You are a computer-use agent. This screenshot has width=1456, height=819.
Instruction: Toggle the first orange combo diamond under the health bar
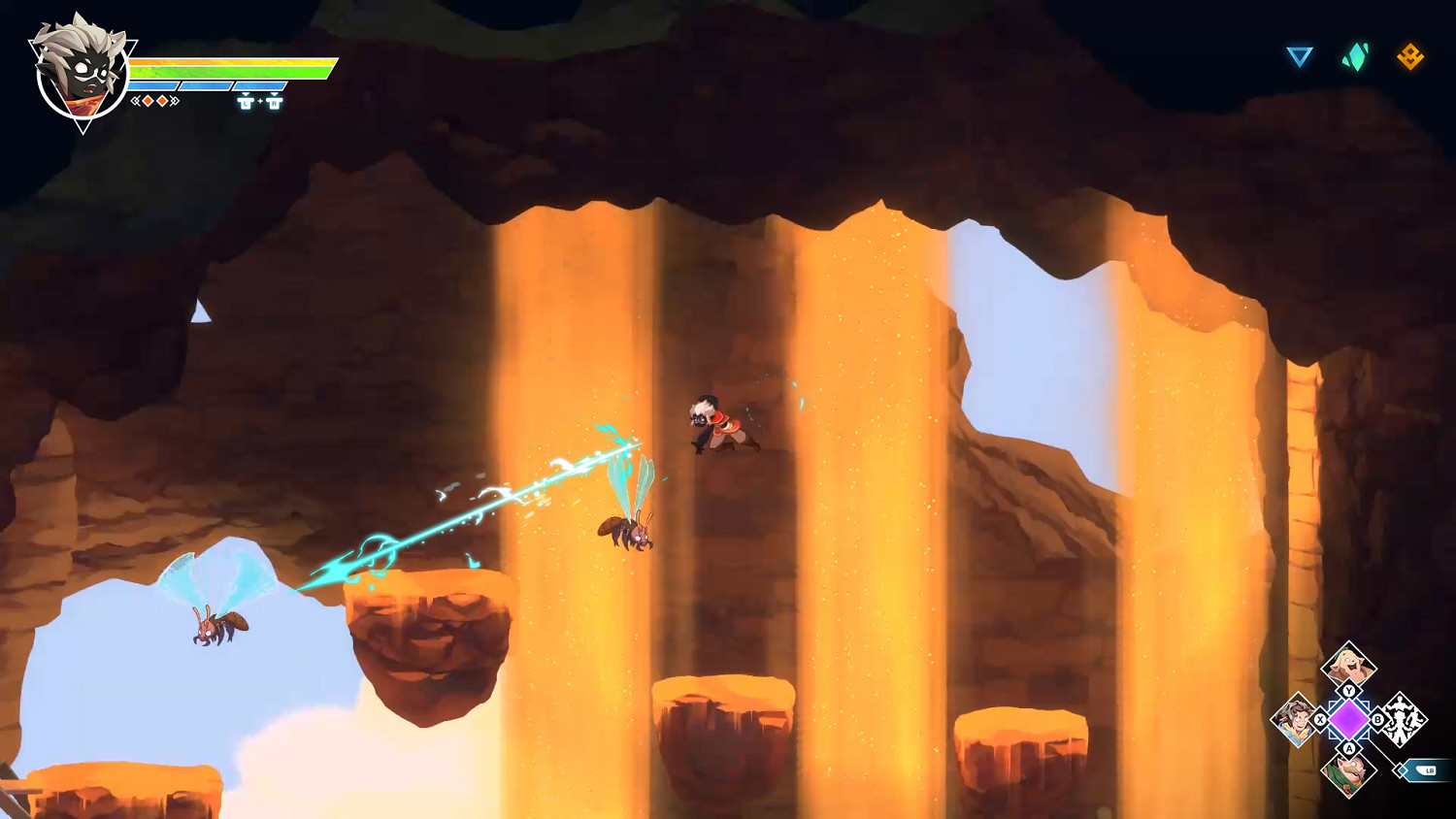[x=148, y=100]
